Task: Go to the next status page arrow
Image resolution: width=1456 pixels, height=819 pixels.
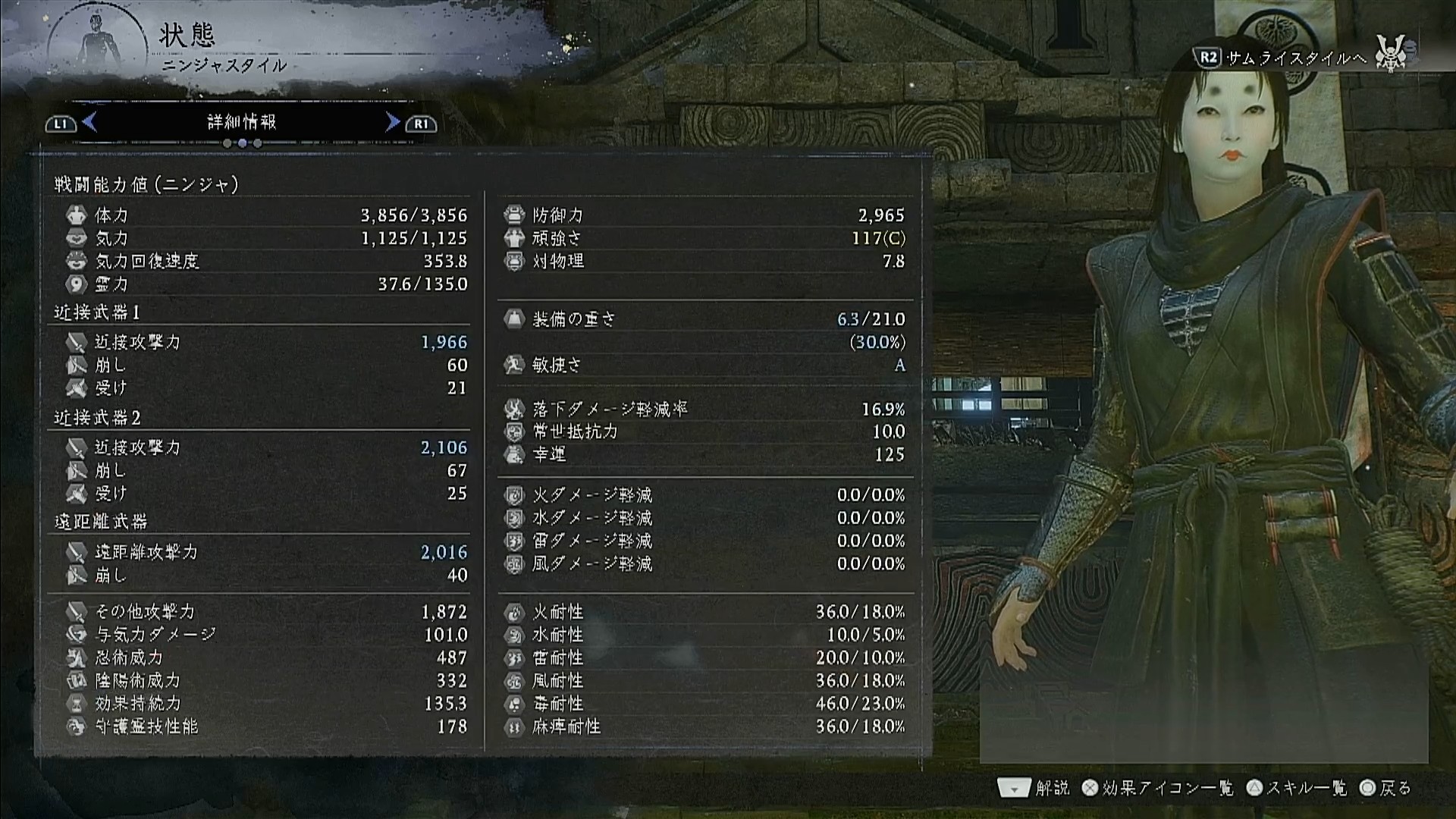Action: click(x=392, y=122)
